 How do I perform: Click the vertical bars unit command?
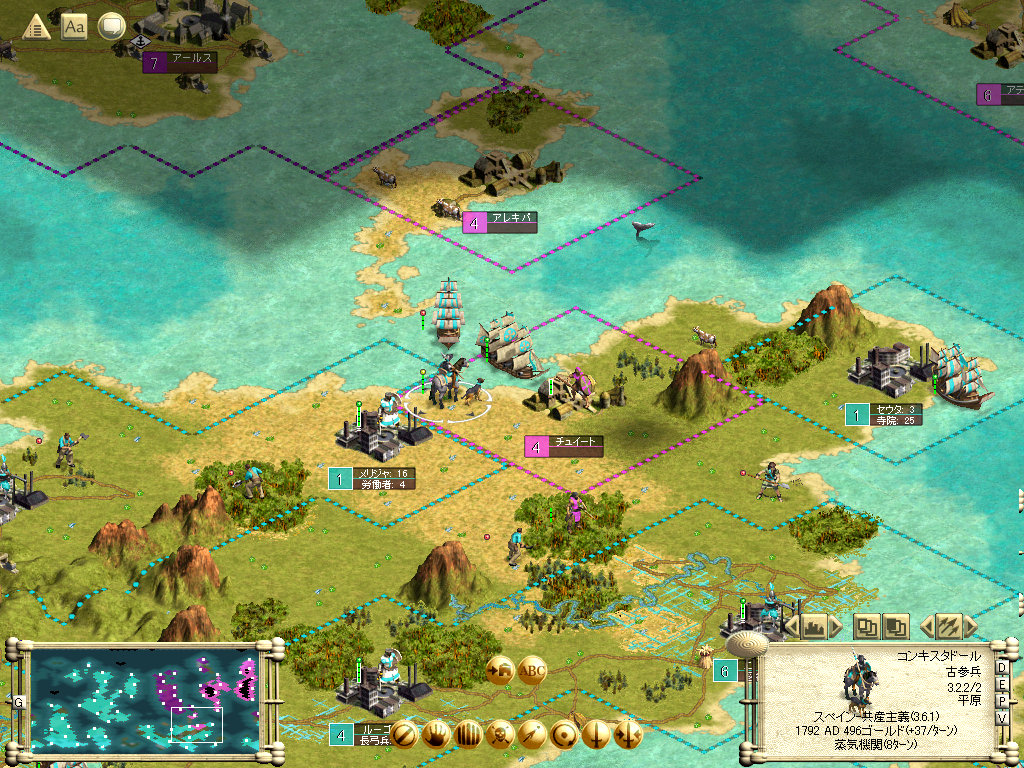468,735
